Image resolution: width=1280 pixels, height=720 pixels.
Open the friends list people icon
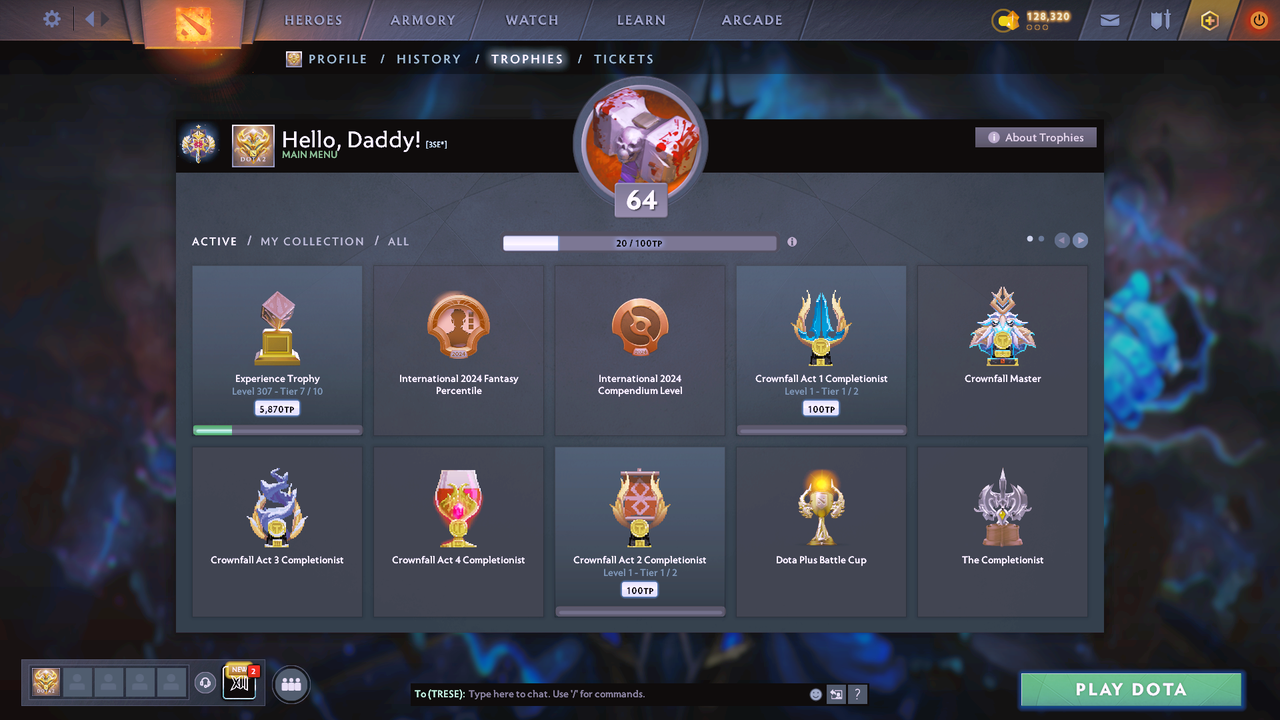click(x=290, y=683)
